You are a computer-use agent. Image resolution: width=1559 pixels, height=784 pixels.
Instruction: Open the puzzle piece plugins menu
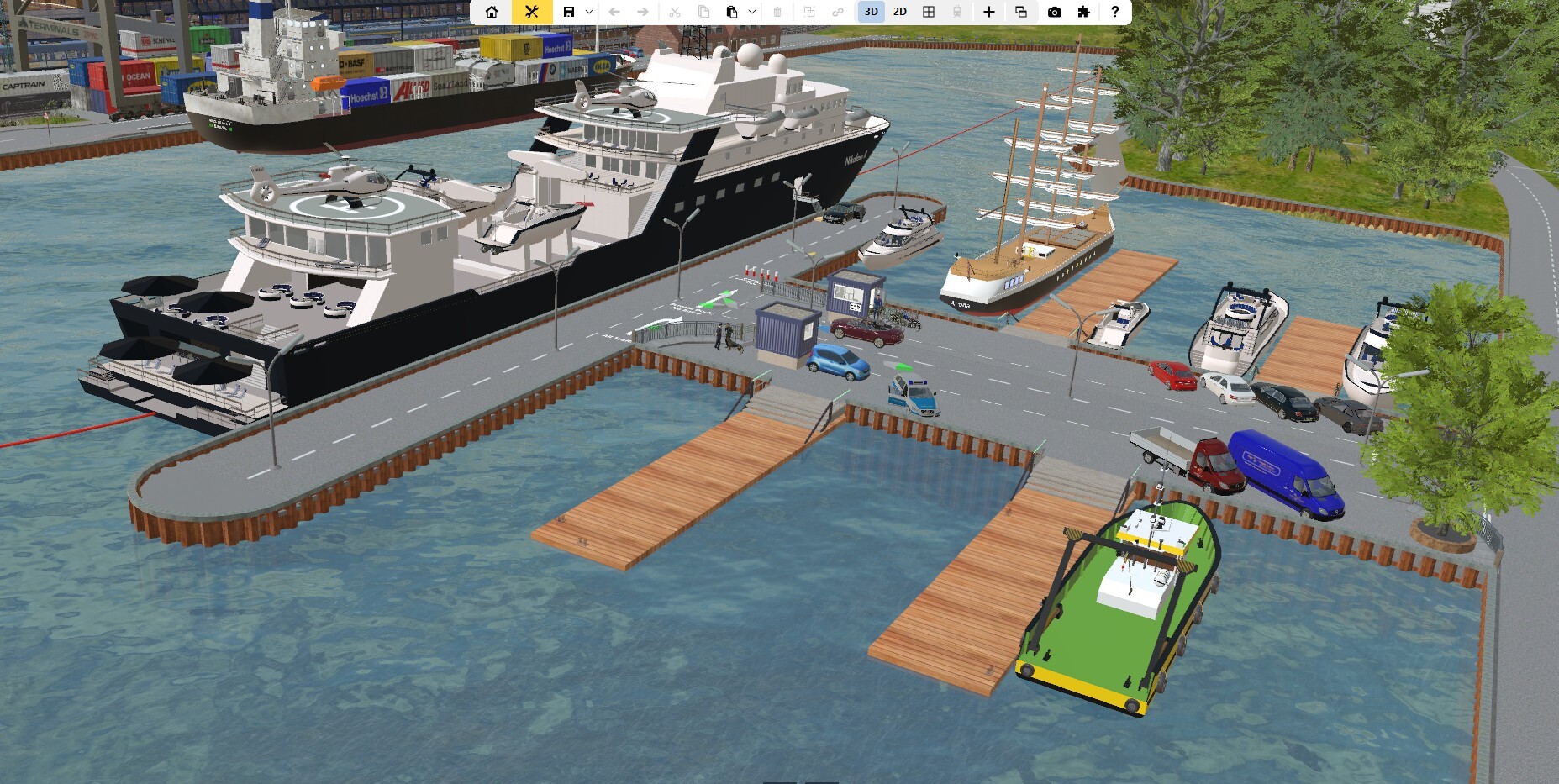(x=1083, y=12)
